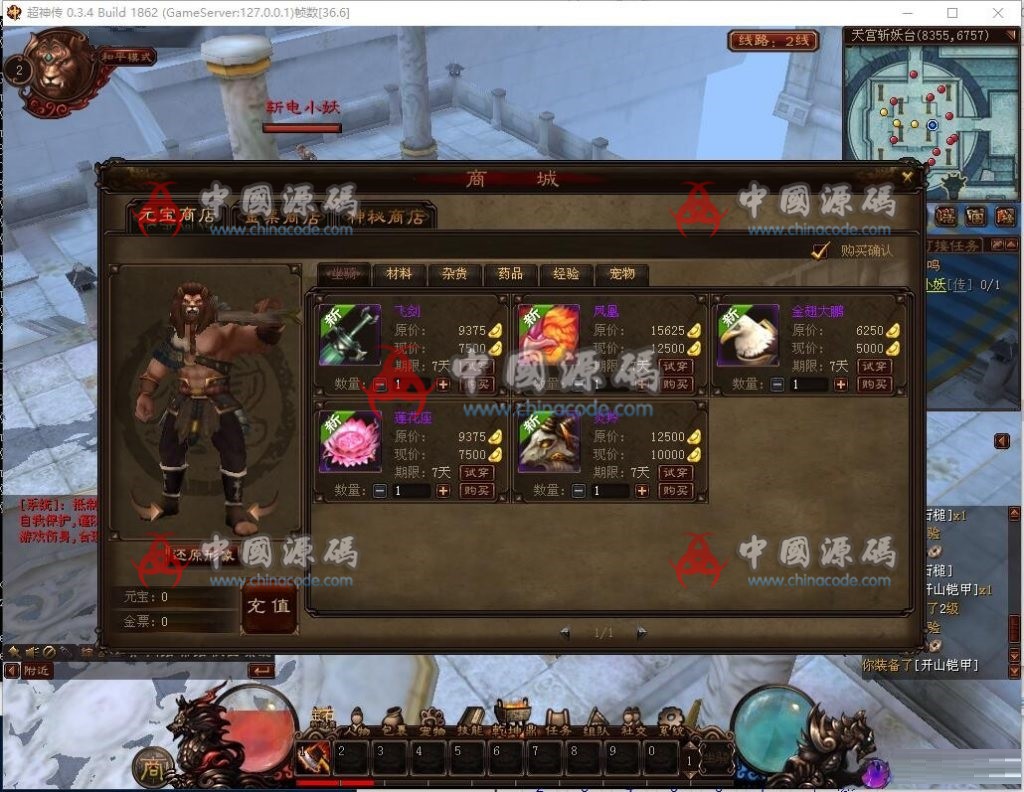Open the round 商 shop button
Viewport: 1024px width, 792px height.
pyautogui.click(x=151, y=767)
